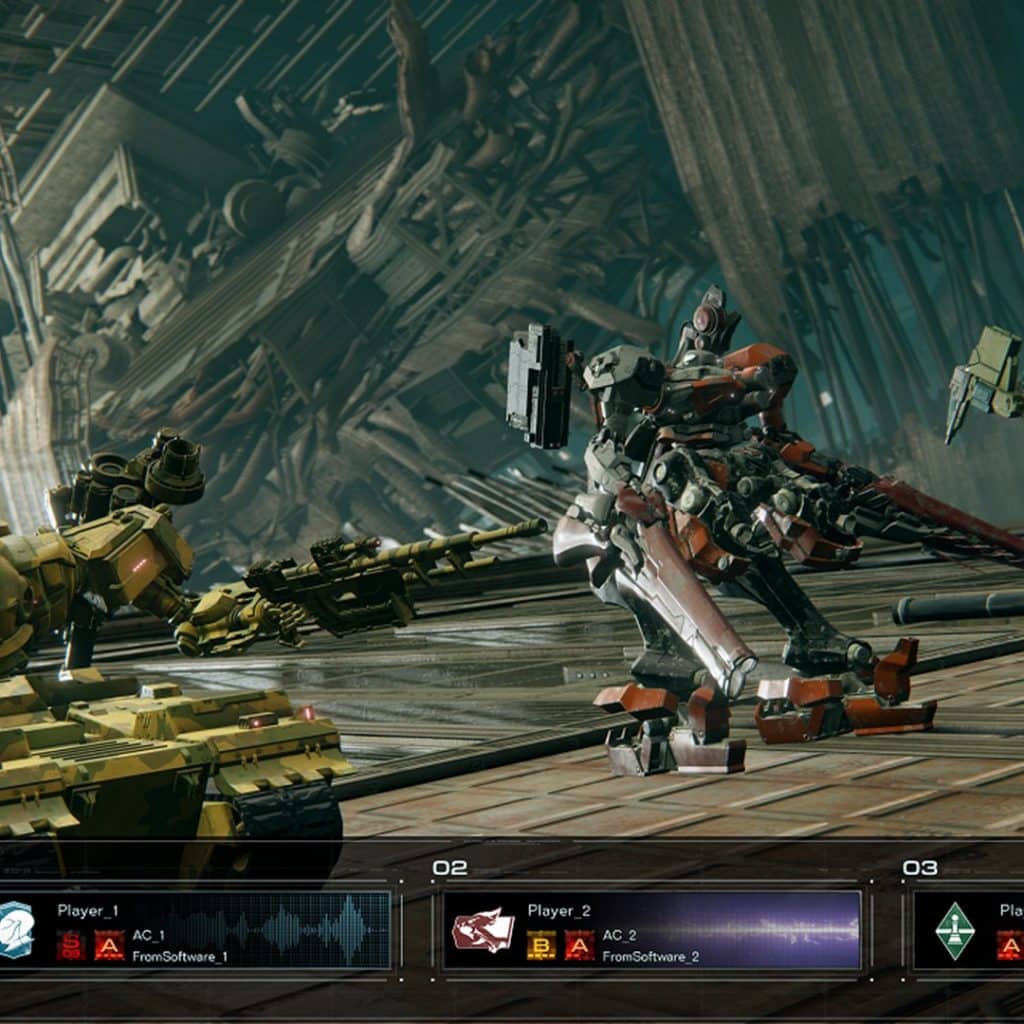This screenshot has width=1024, height=1024.
Task: Click the S rank badge on Player_1
Action: pos(71,945)
